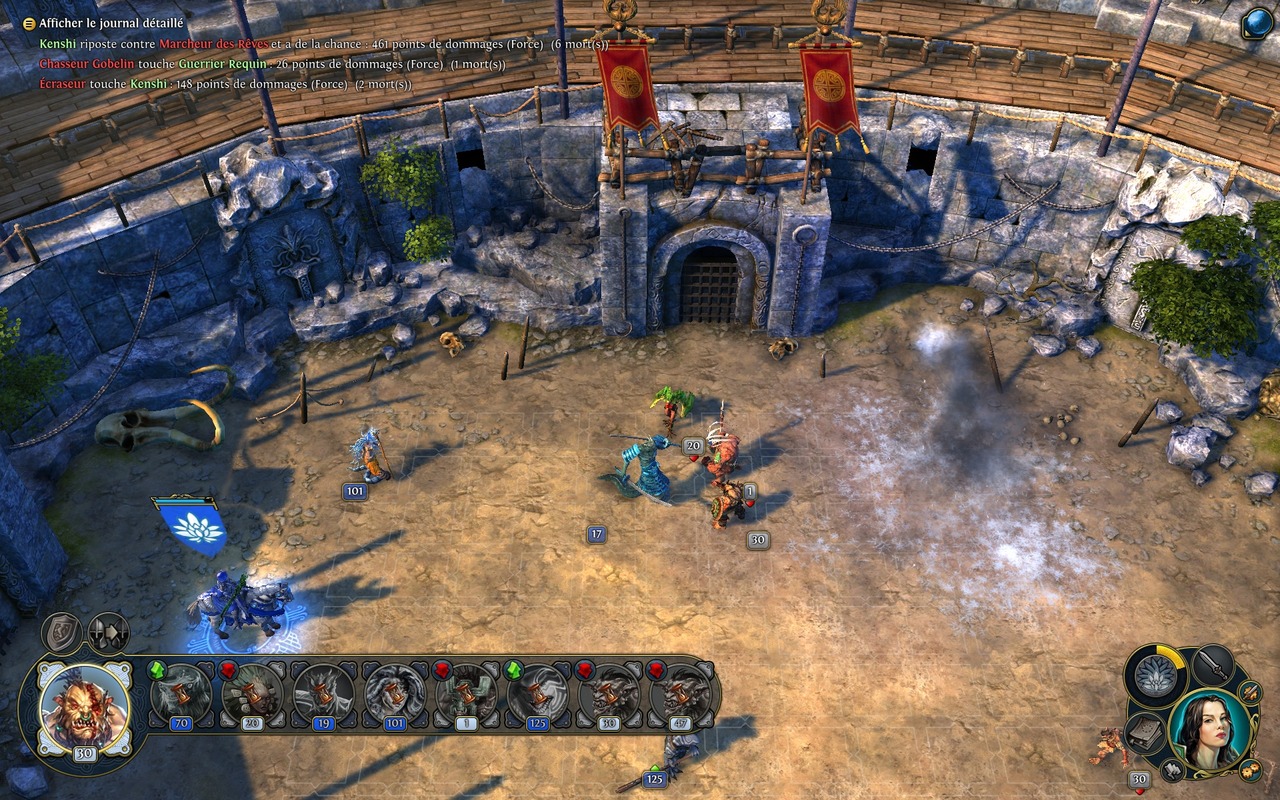Toggle the sword-and-gear auto-combat button
1280x800 pixels.
pos(1250,691)
